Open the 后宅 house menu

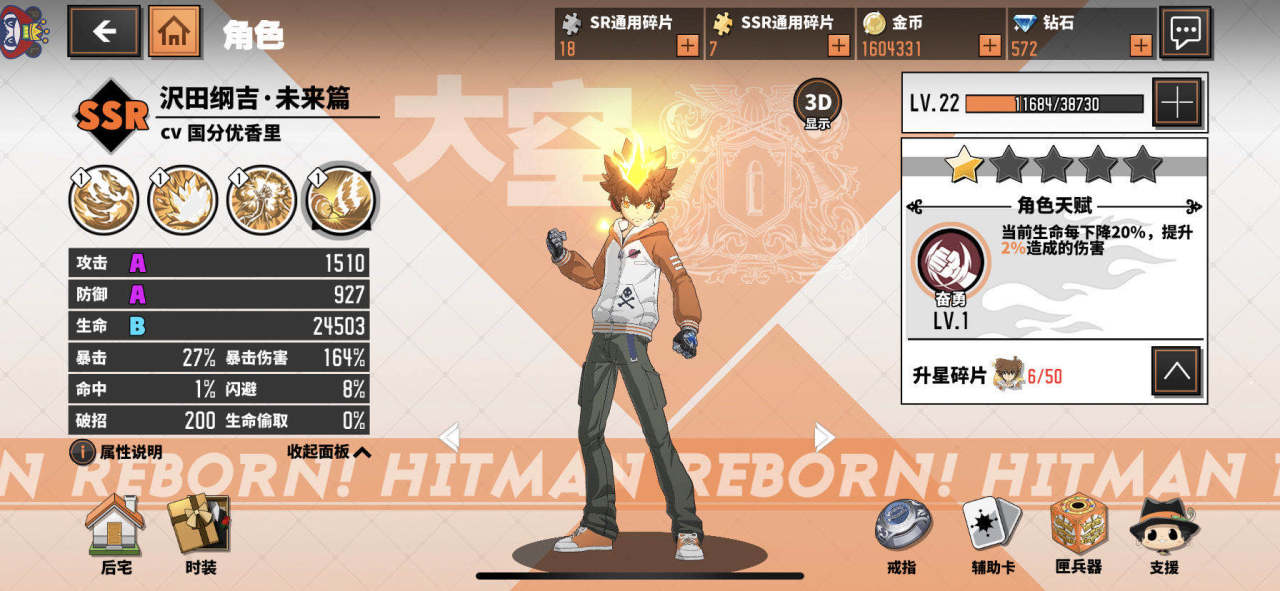pos(116,534)
